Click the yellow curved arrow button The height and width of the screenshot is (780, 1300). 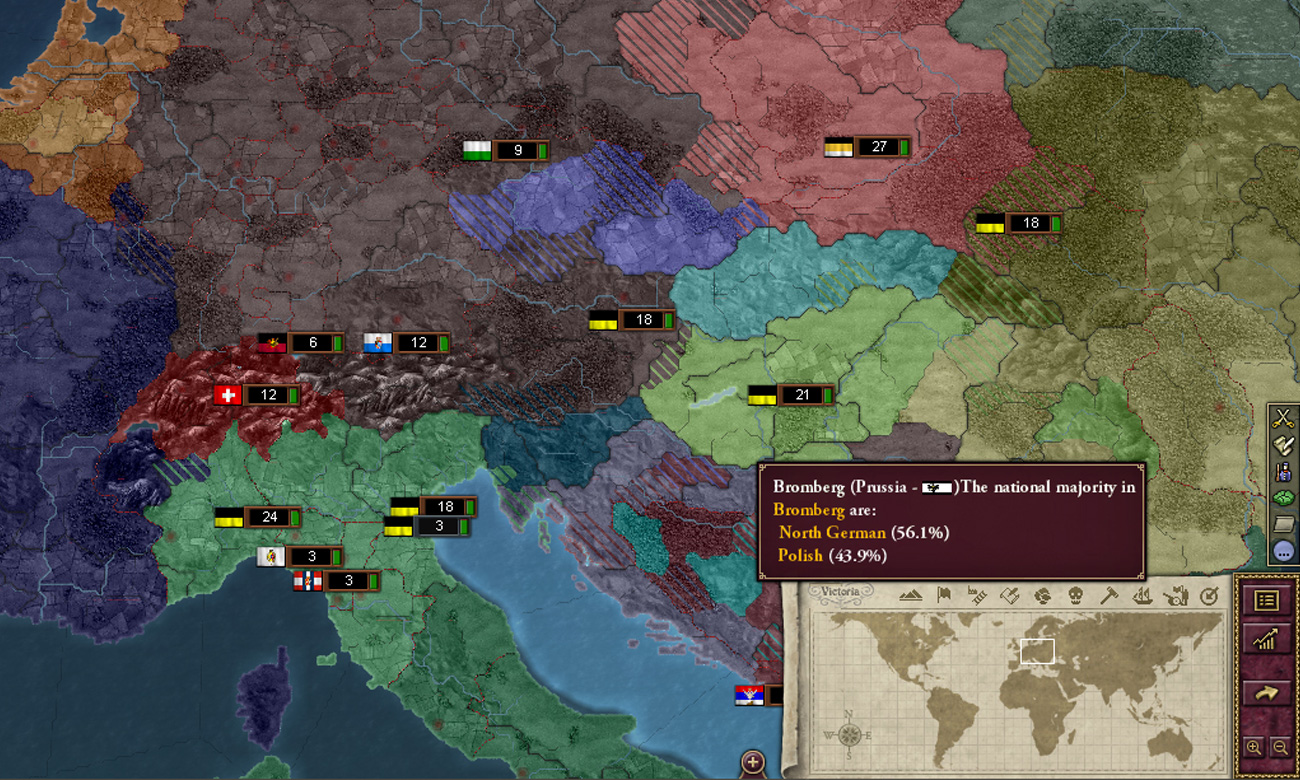(1266, 692)
